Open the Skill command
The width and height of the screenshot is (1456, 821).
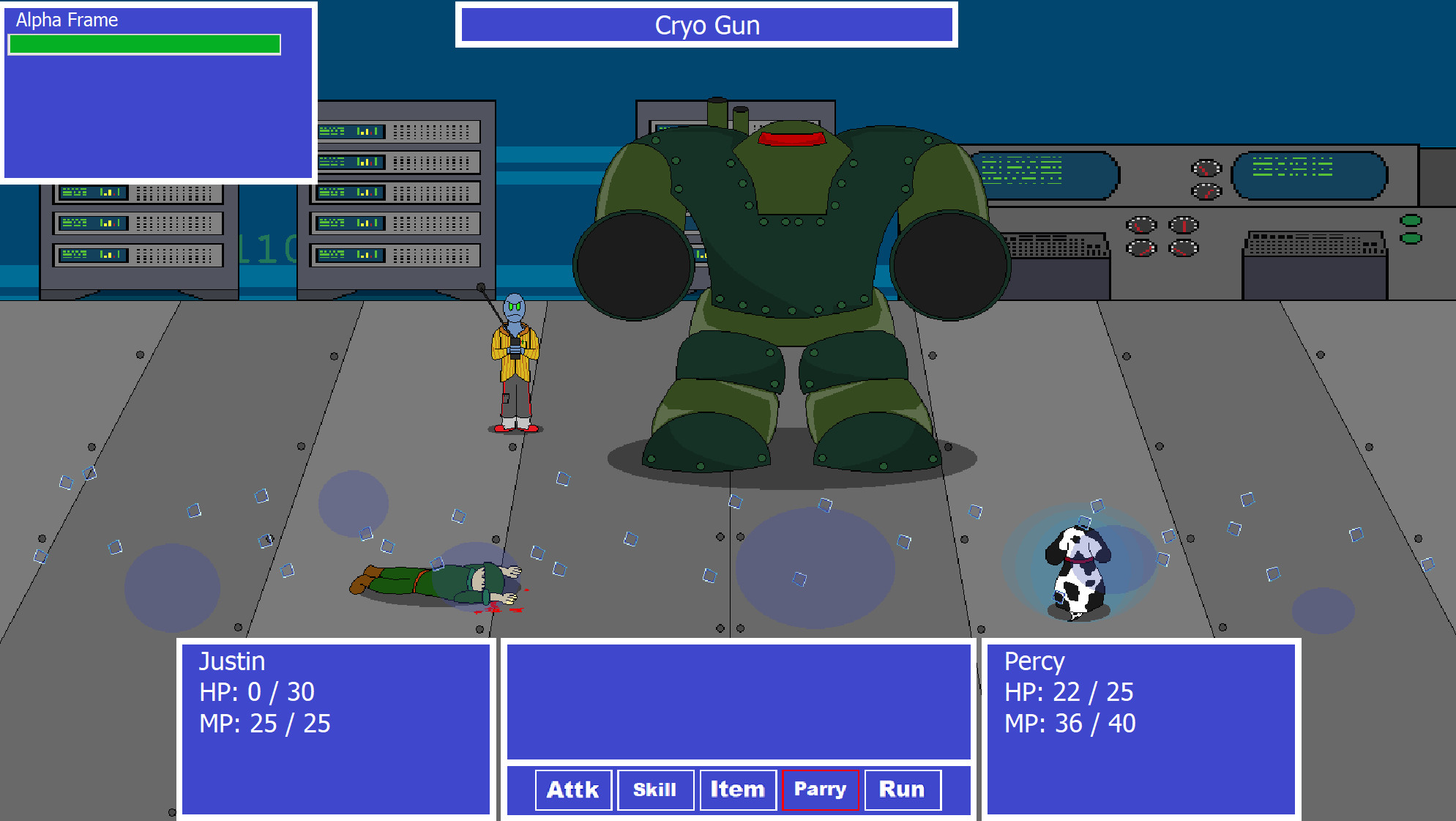tap(655, 790)
